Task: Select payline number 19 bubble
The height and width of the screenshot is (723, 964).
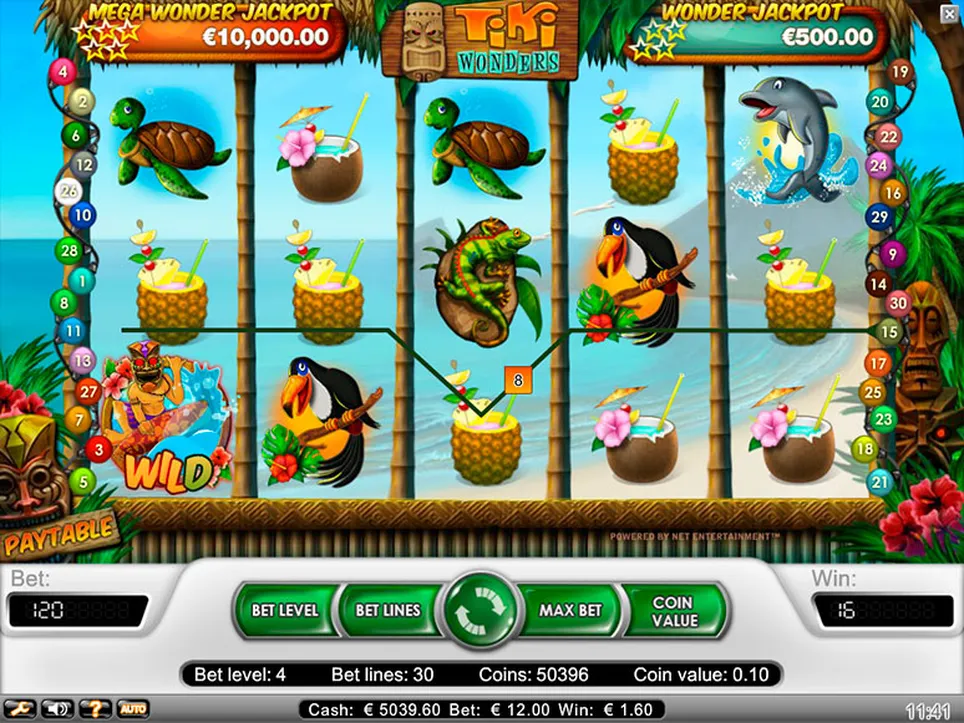Action: coord(900,71)
